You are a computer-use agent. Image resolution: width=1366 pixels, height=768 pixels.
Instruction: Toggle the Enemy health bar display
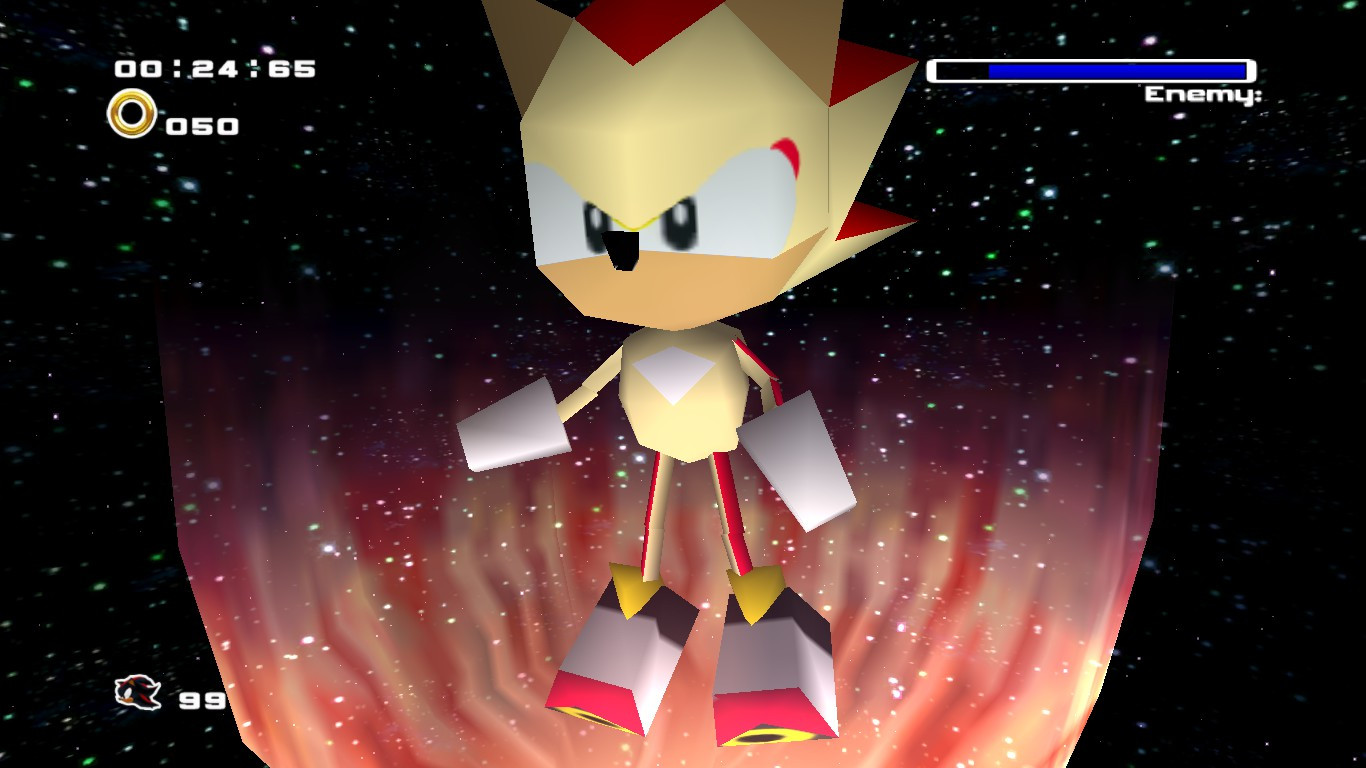coord(1090,70)
